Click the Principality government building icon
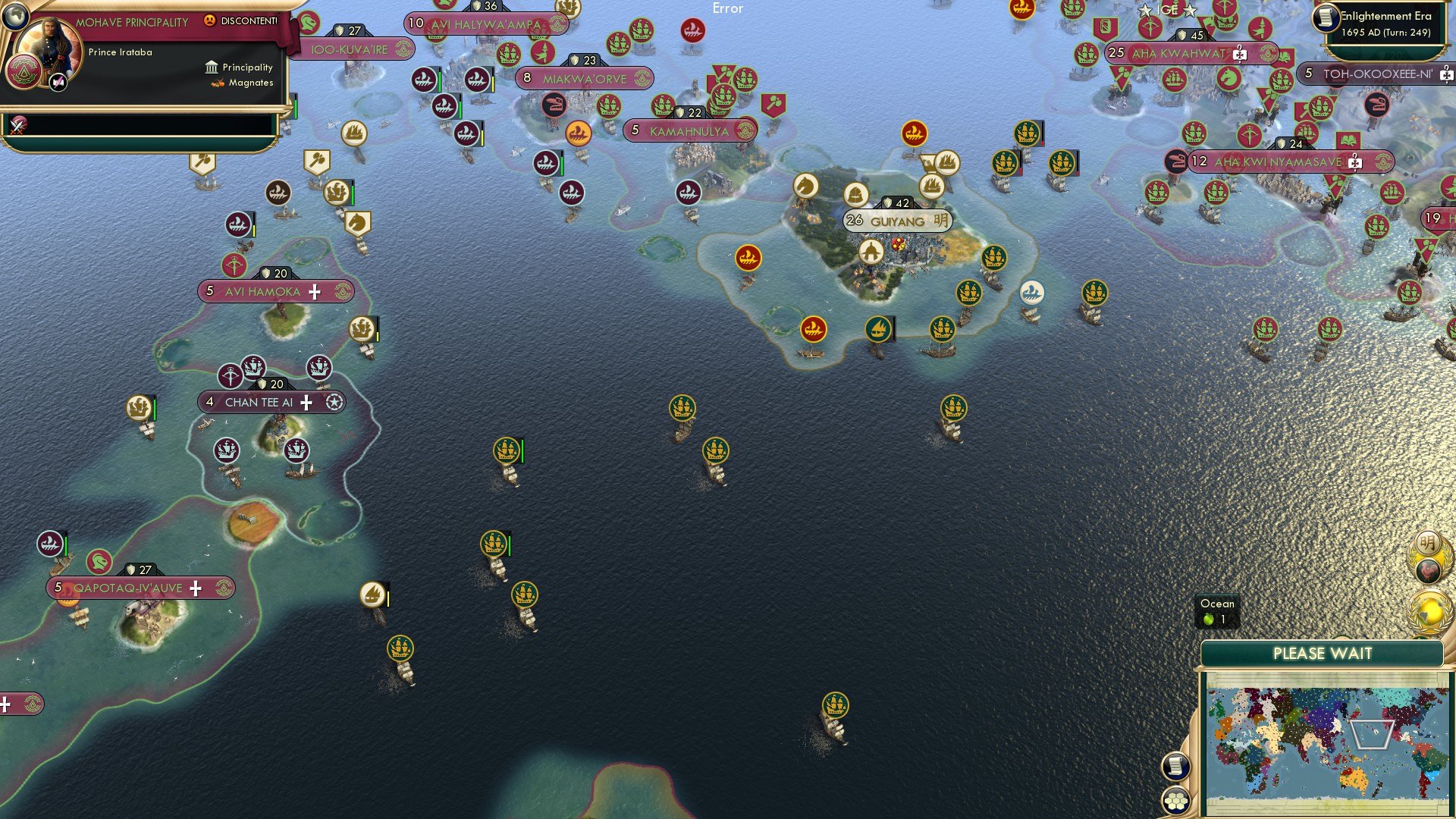Screen dimensions: 1456x819 click(210, 67)
